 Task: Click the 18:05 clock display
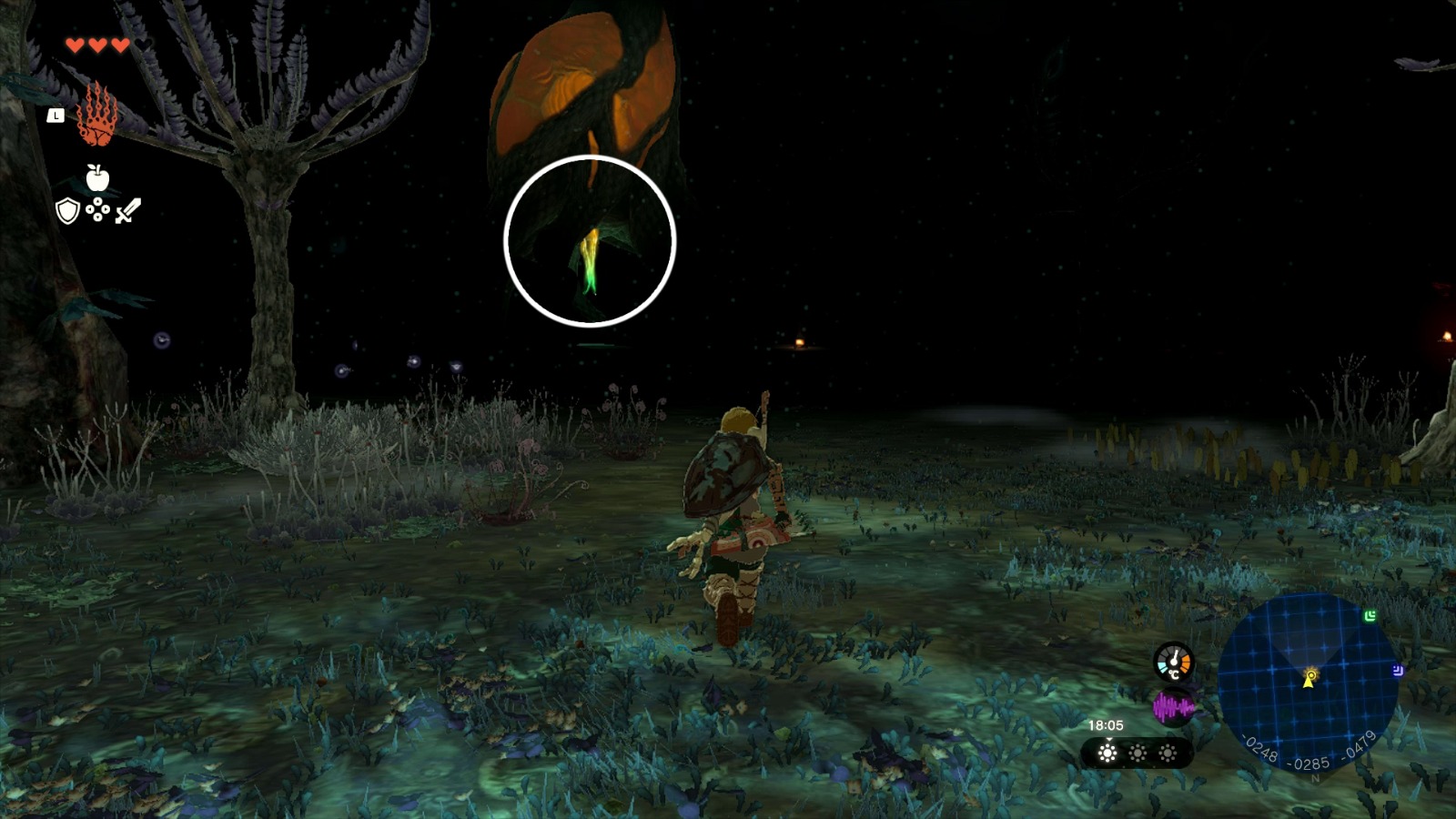pos(1106,724)
